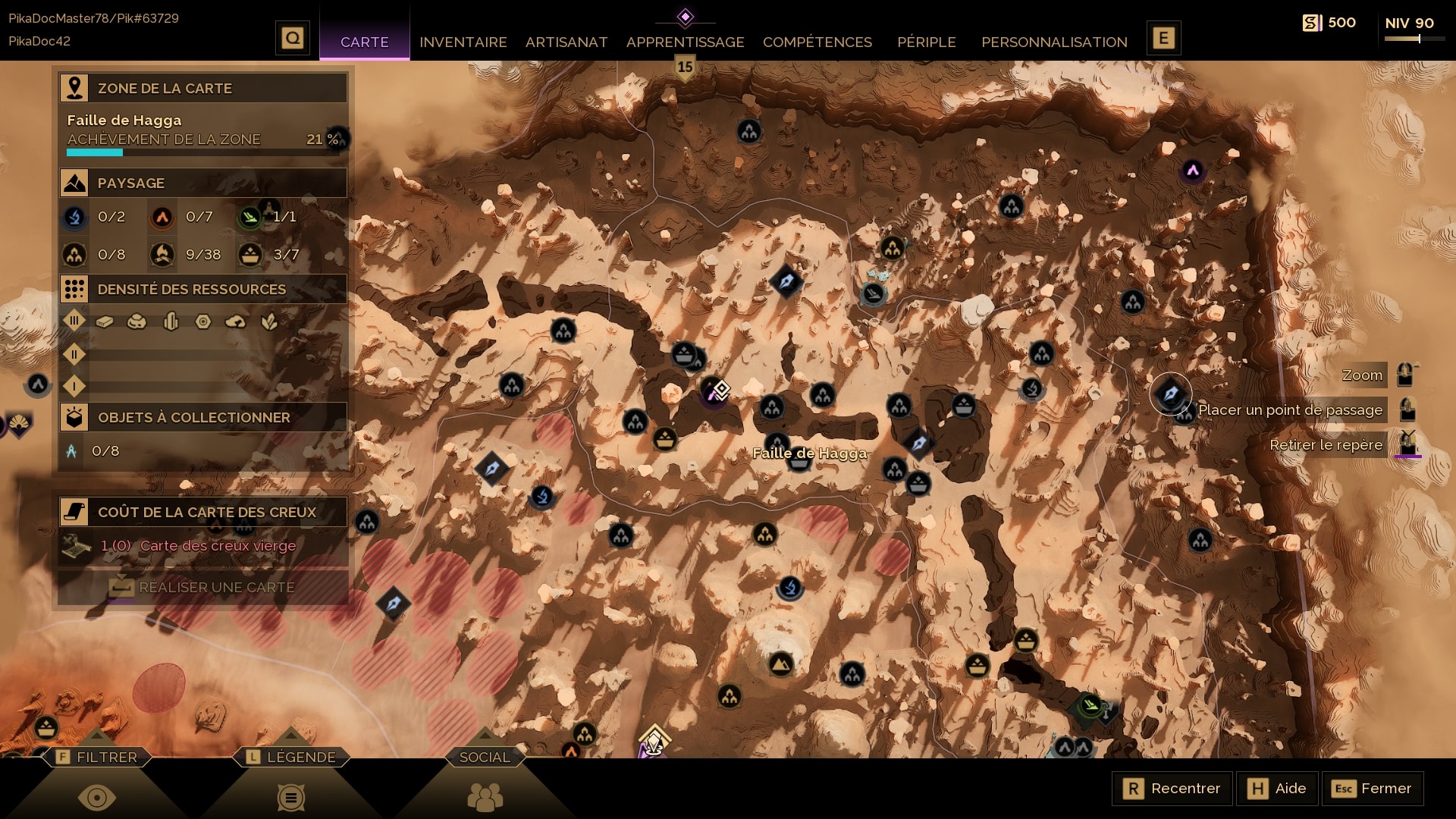This screenshot has width=1456, height=819.
Task: Select Retirer le repère option
Action: click(x=1326, y=444)
